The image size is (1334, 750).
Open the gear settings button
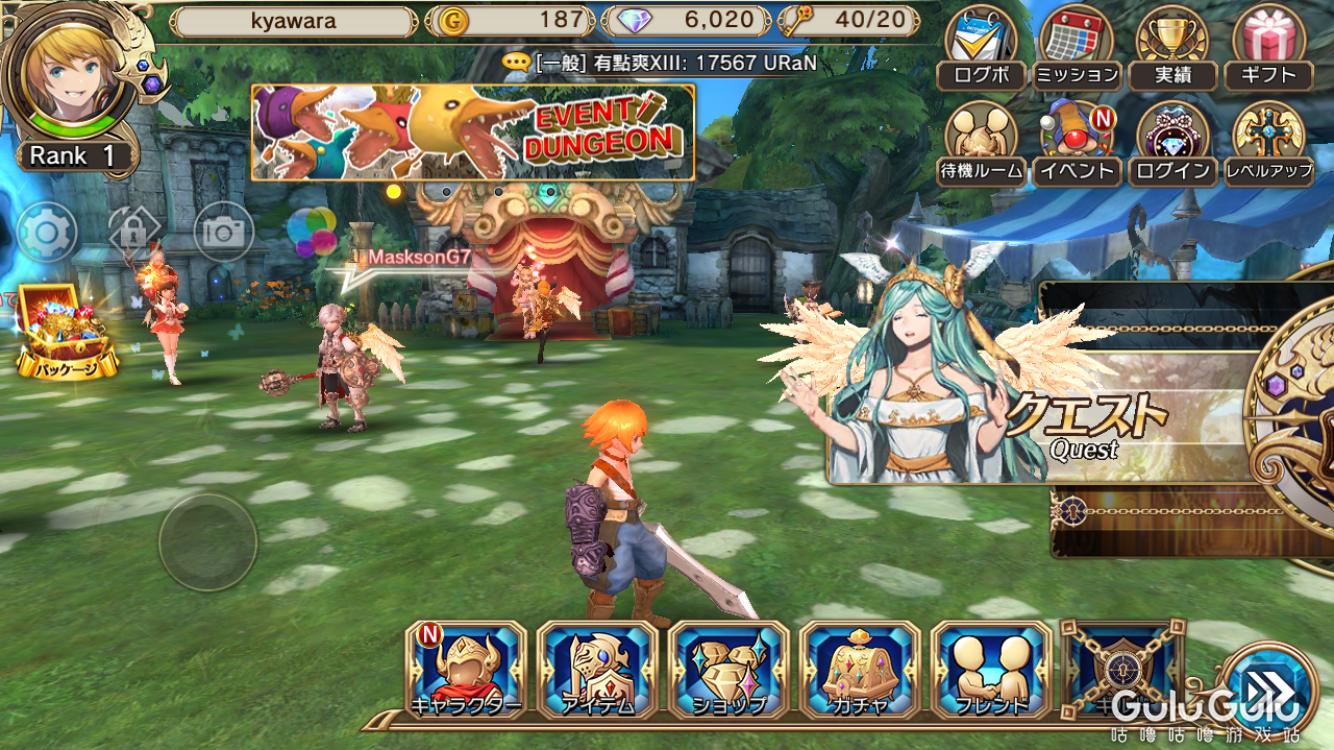coord(46,233)
